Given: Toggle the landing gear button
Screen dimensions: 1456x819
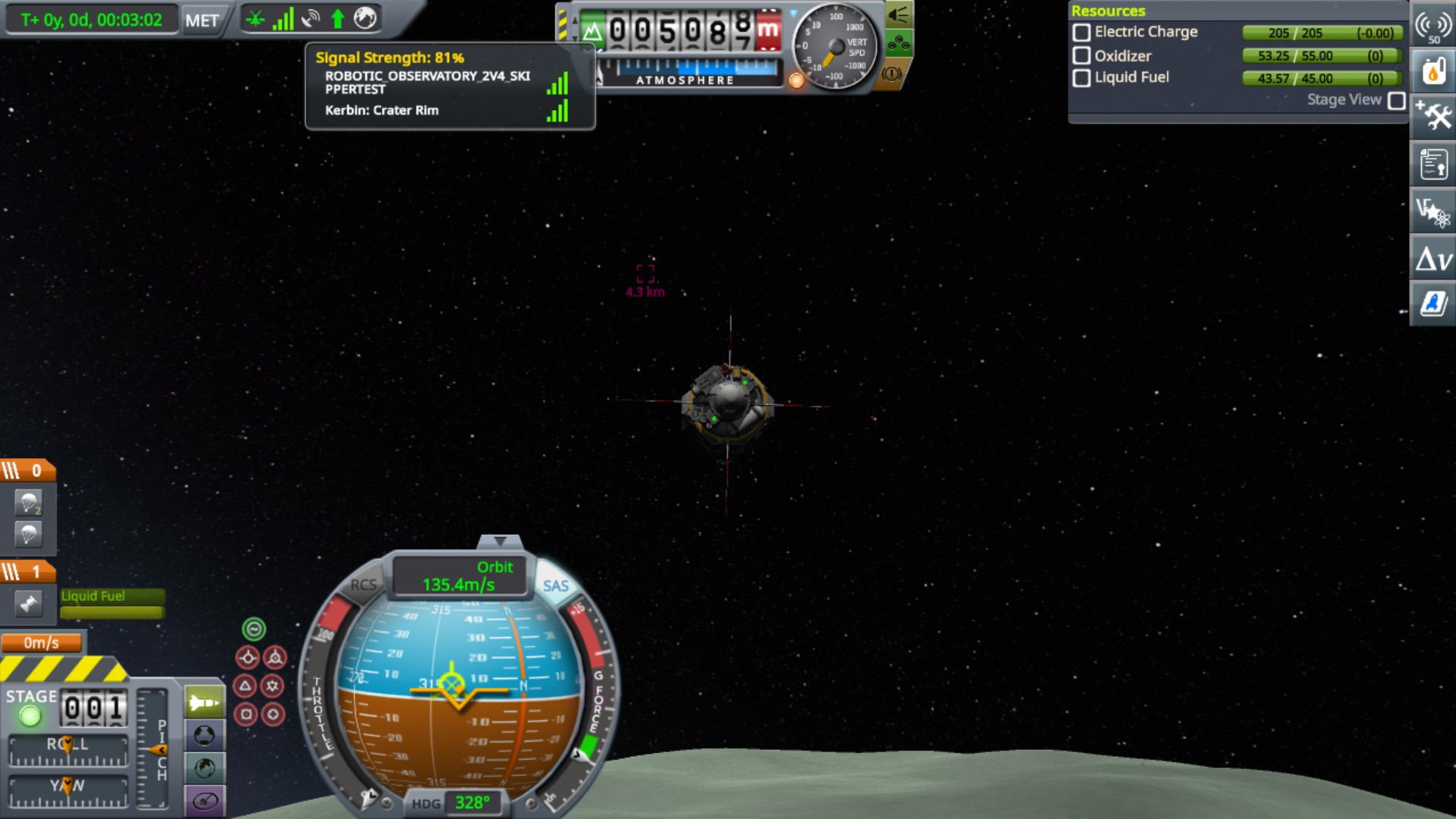Looking at the screenshot, I should (x=899, y=43).
